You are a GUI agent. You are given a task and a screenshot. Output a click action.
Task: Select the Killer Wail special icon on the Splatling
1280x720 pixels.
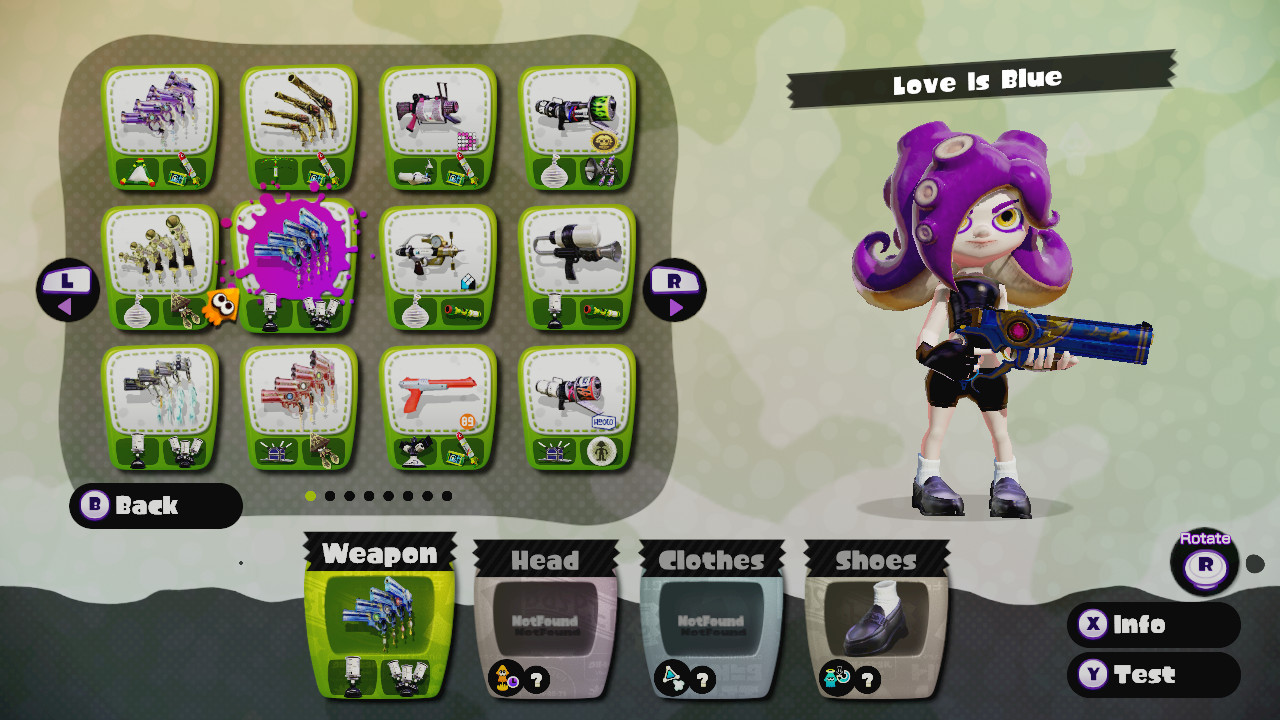599,171
